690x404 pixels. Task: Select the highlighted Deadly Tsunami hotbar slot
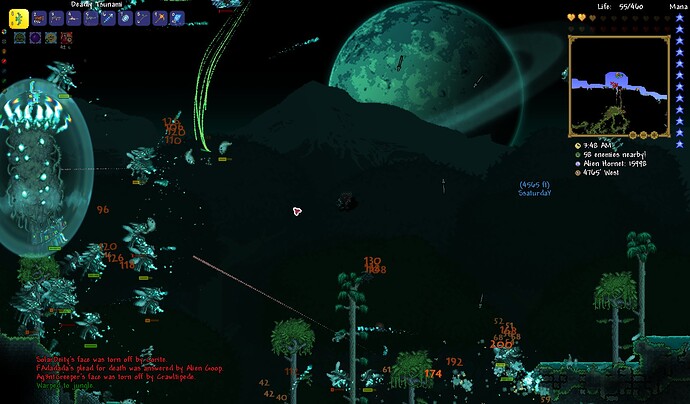(19, 17)
